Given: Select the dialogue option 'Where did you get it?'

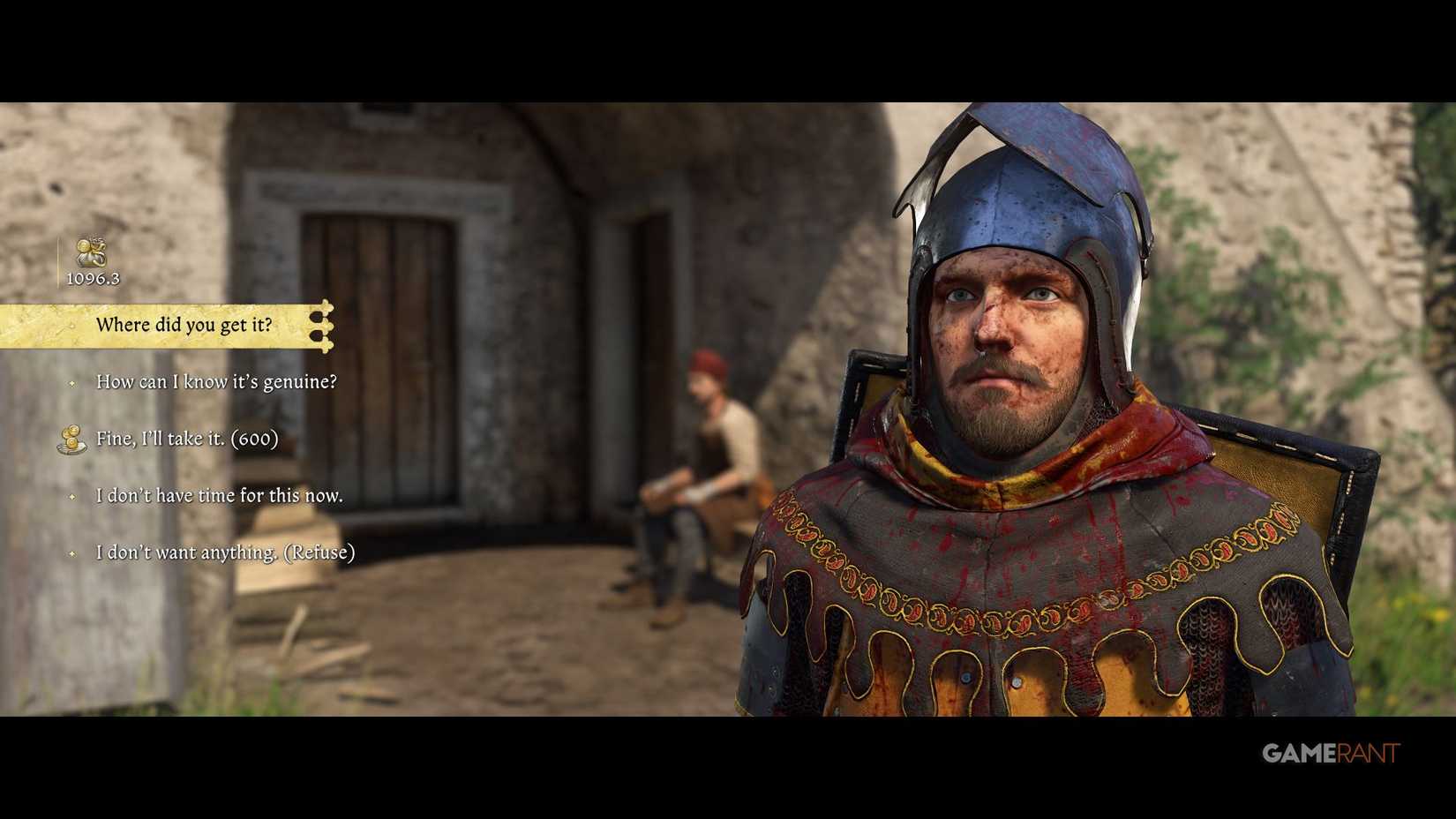Looking at the screenshot, I should pyautogui.click(x=185, y=325).
